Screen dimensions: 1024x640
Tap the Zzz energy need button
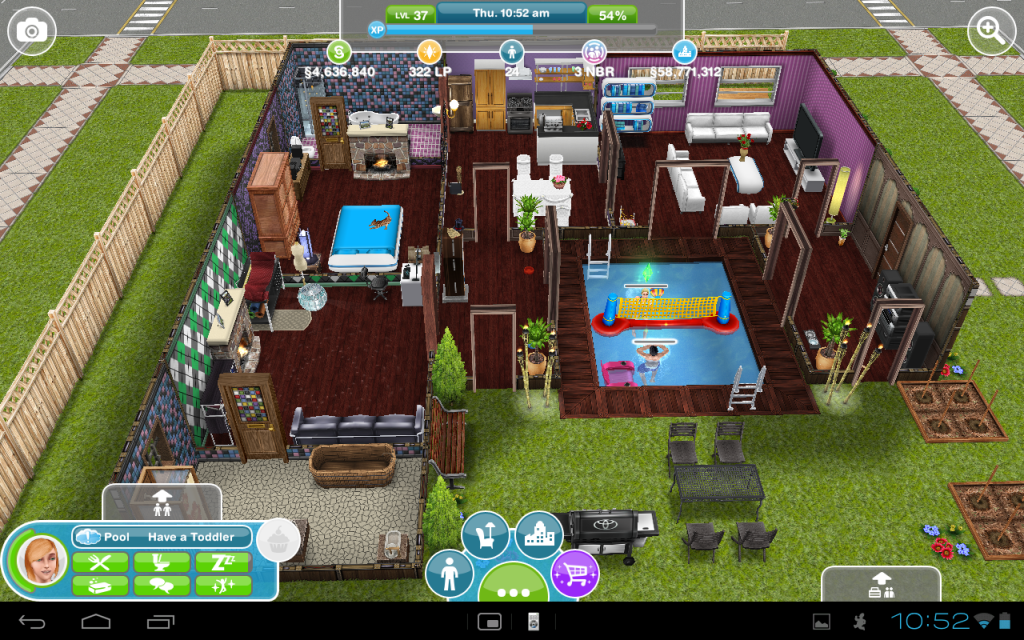click(x=222, y=562)
